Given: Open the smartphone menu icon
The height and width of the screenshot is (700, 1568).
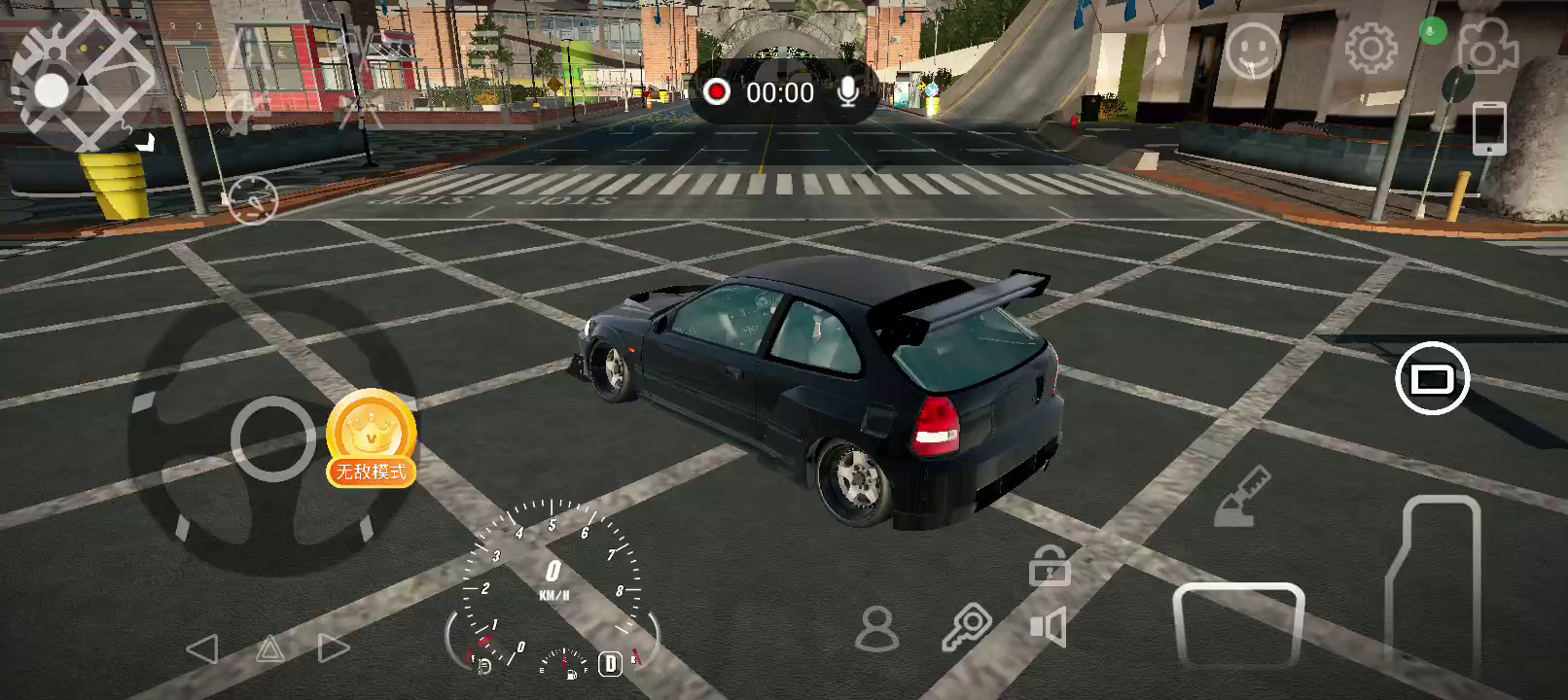Looking at the screenshot, I should point(1488,127).
